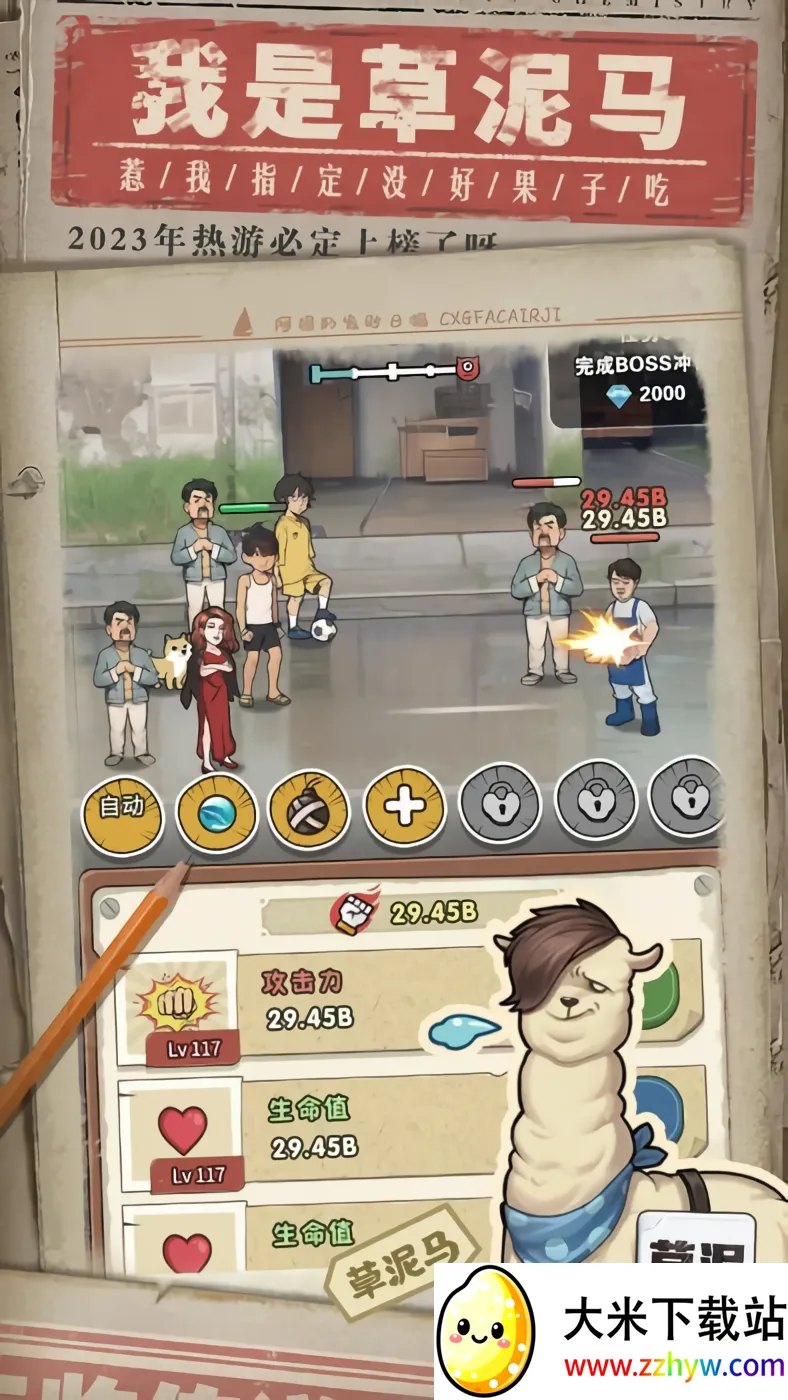
Task: Visit the 大米下载站 site watermark
Action: [x=612, y=1332]
